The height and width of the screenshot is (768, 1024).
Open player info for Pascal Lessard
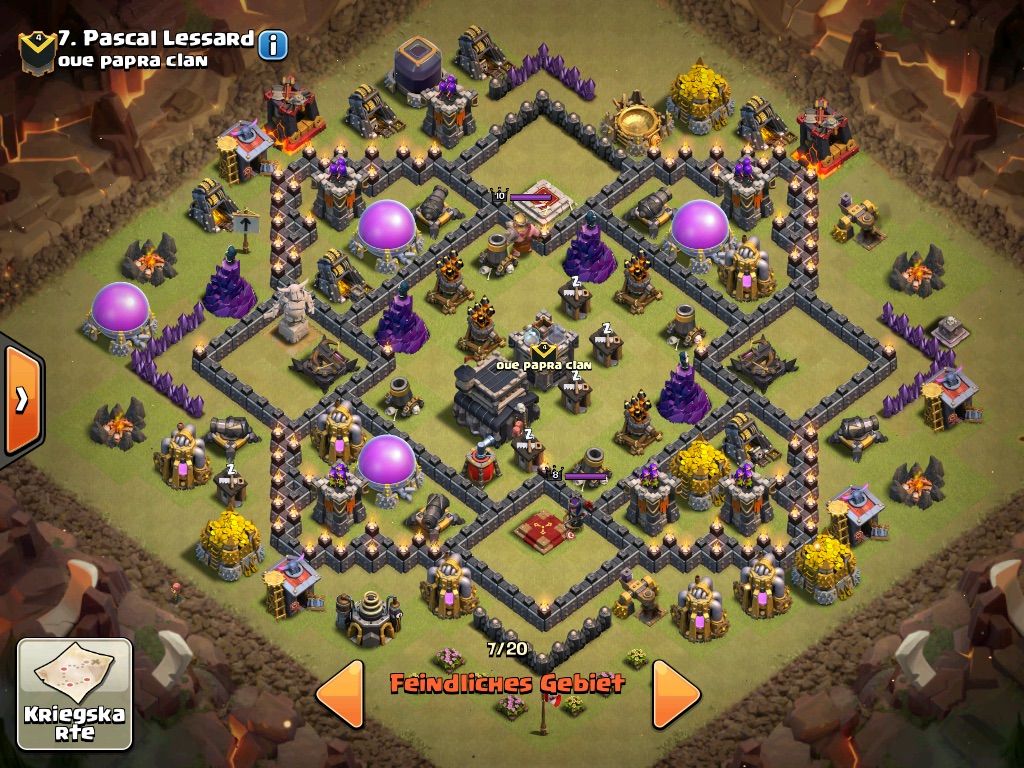[x=272, y=44]
